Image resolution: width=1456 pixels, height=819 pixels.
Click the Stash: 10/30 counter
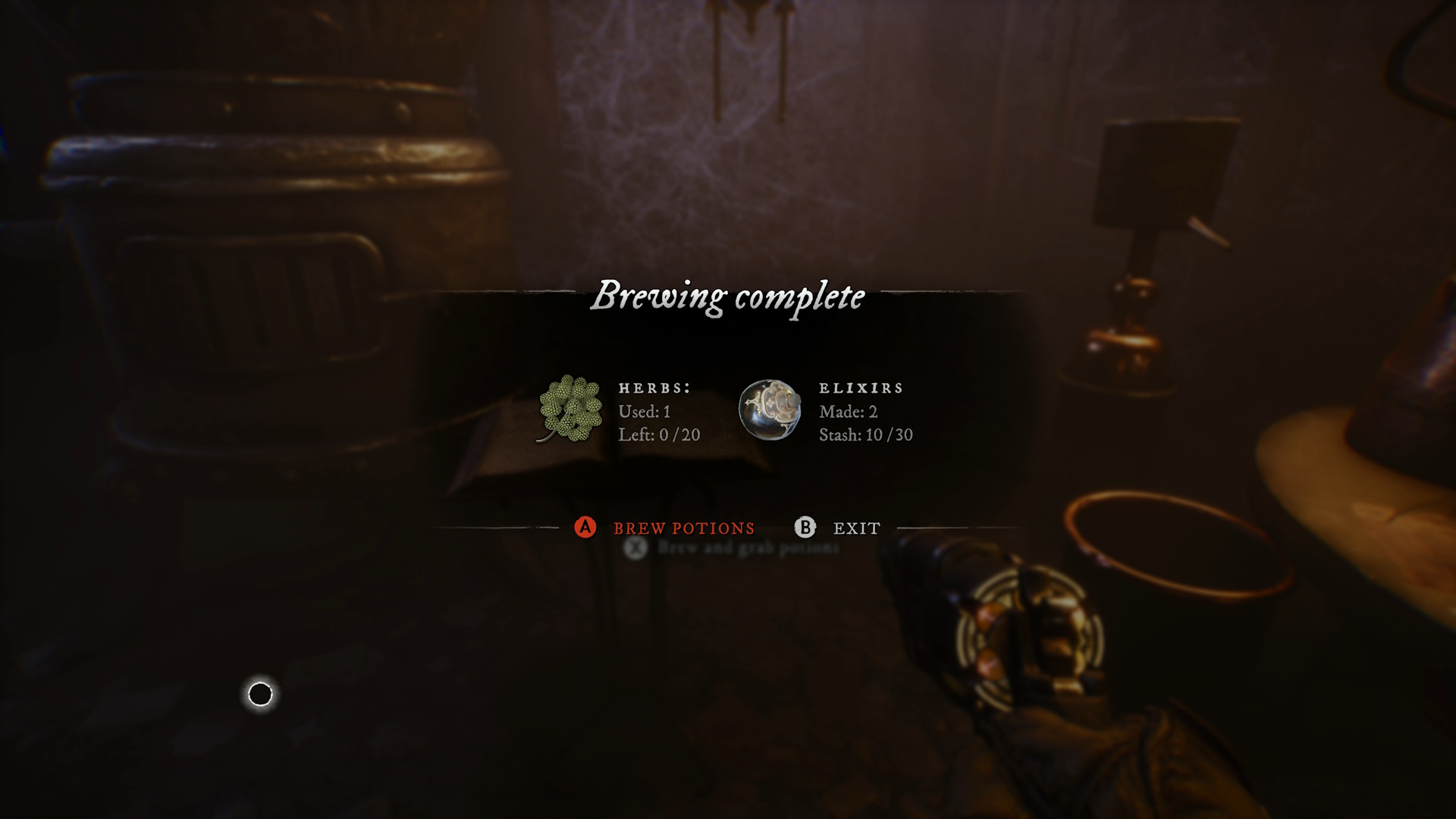tap(867, 435)
